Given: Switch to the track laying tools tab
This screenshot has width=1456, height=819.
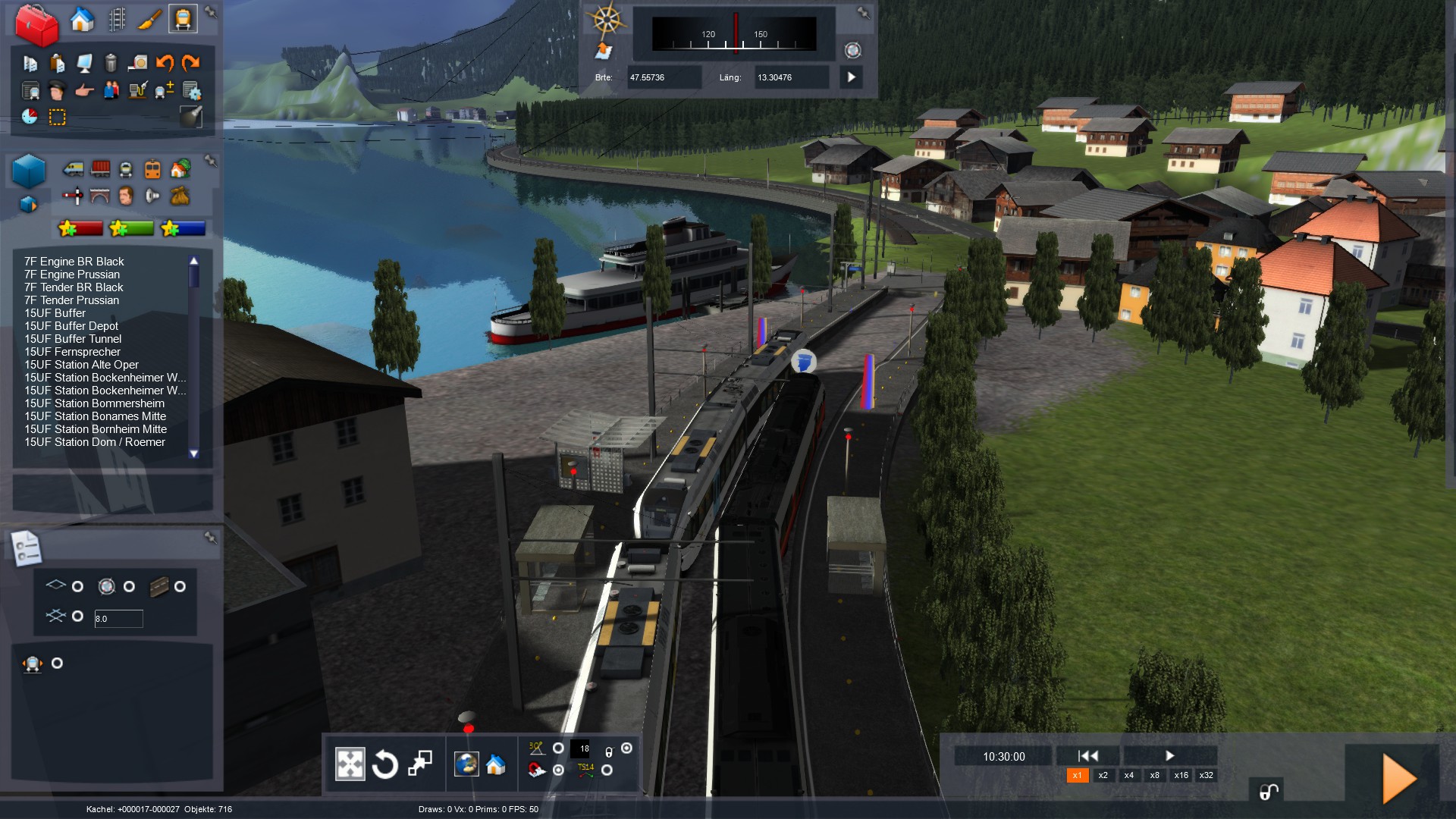Looking at the screenshot, I should click(117, 20).
